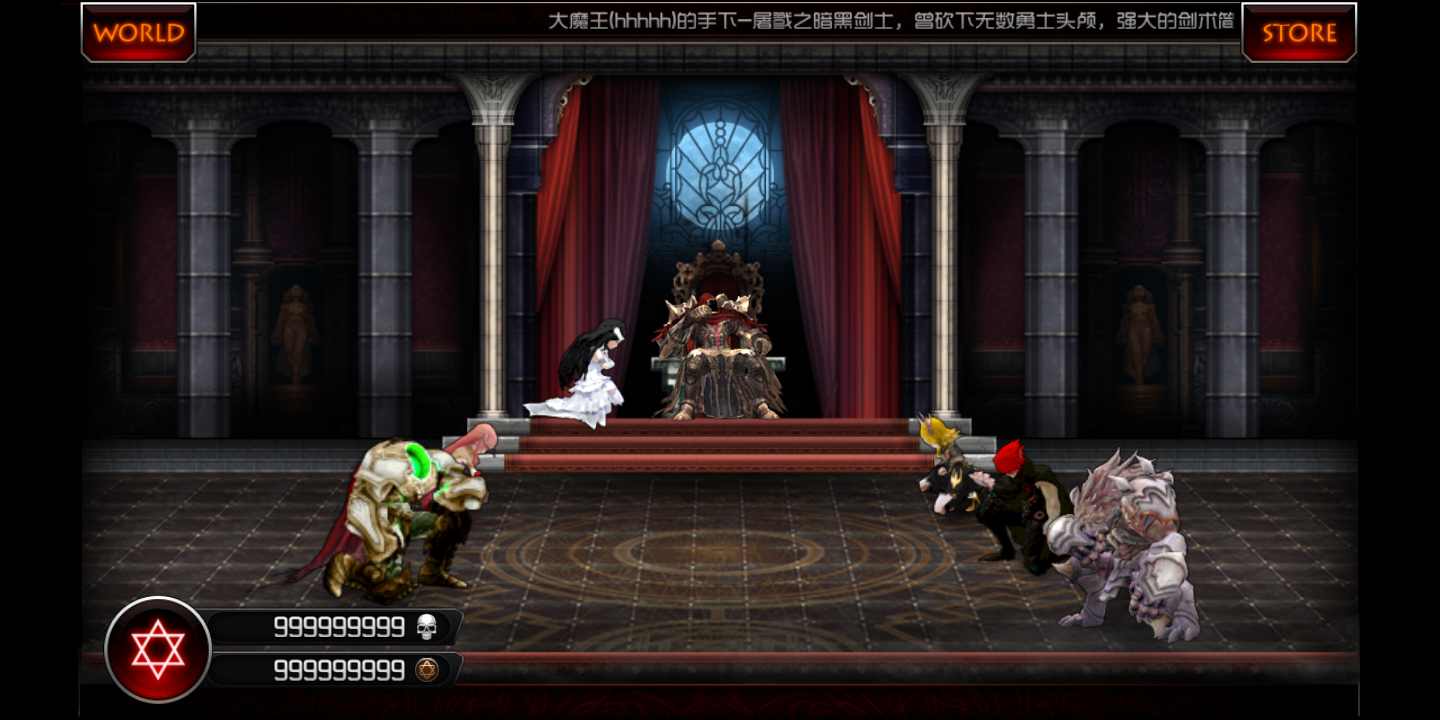Select the red-haired hero character
The width and height of the screenshot is (1440, 720).
coord(1020,500)
